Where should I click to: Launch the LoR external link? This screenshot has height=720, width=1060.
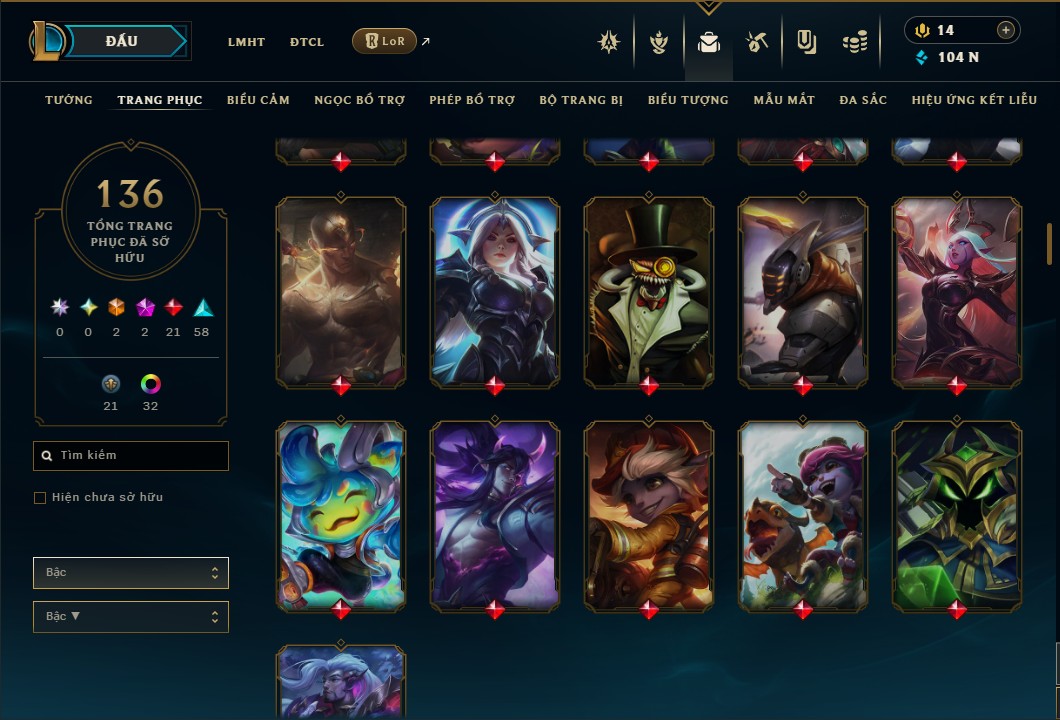[x=385, y=41]
